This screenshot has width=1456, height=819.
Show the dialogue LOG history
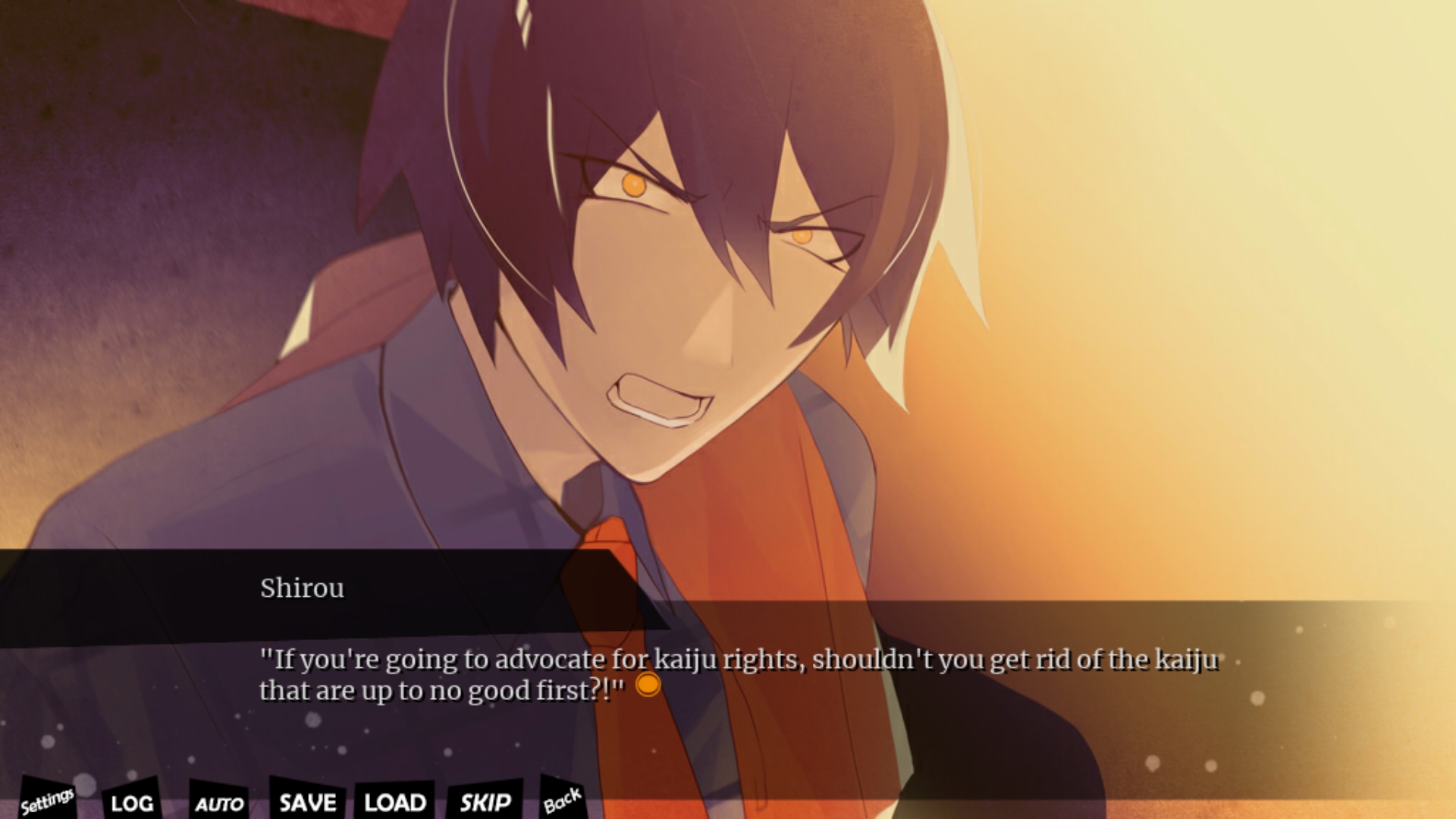[131, 802]
